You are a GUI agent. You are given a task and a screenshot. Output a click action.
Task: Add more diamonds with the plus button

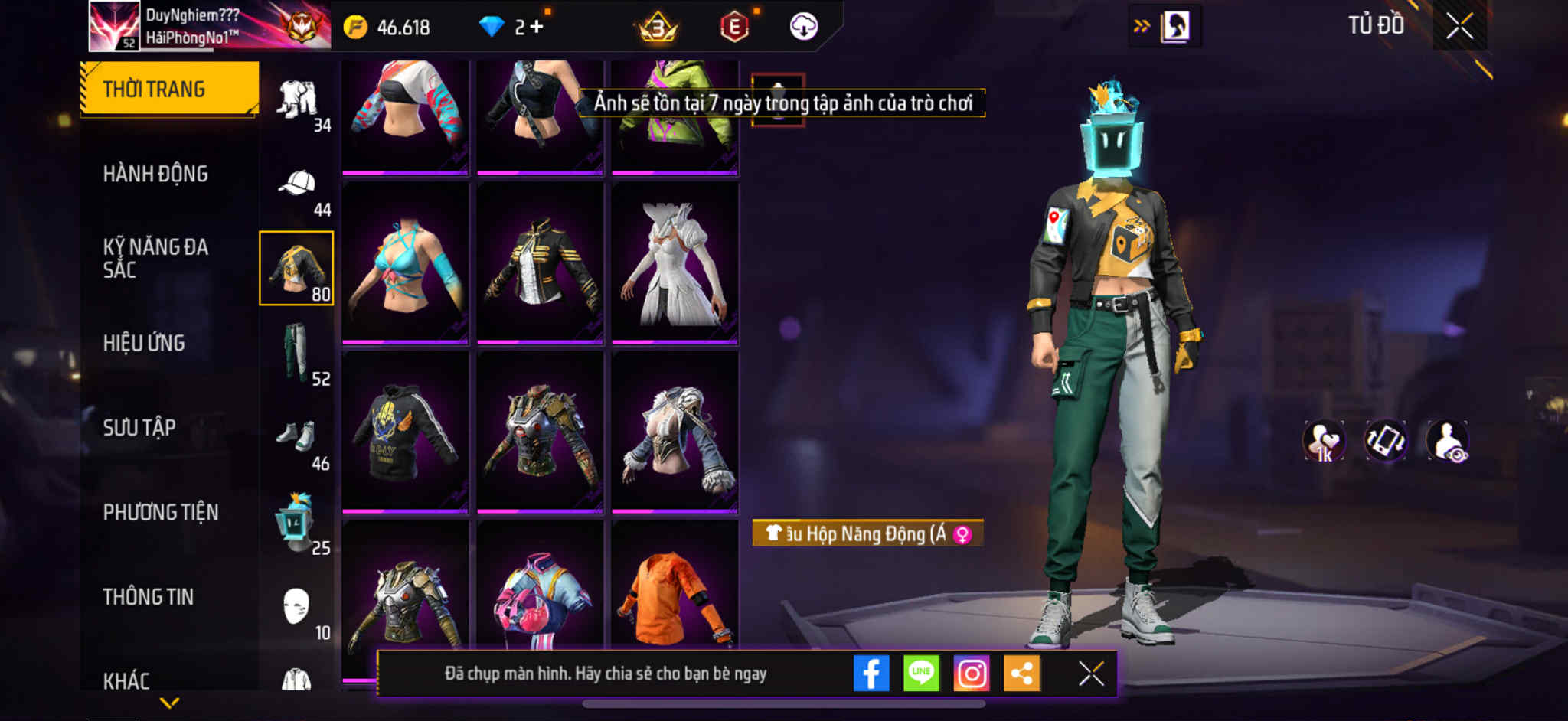[x=537, y=27]
